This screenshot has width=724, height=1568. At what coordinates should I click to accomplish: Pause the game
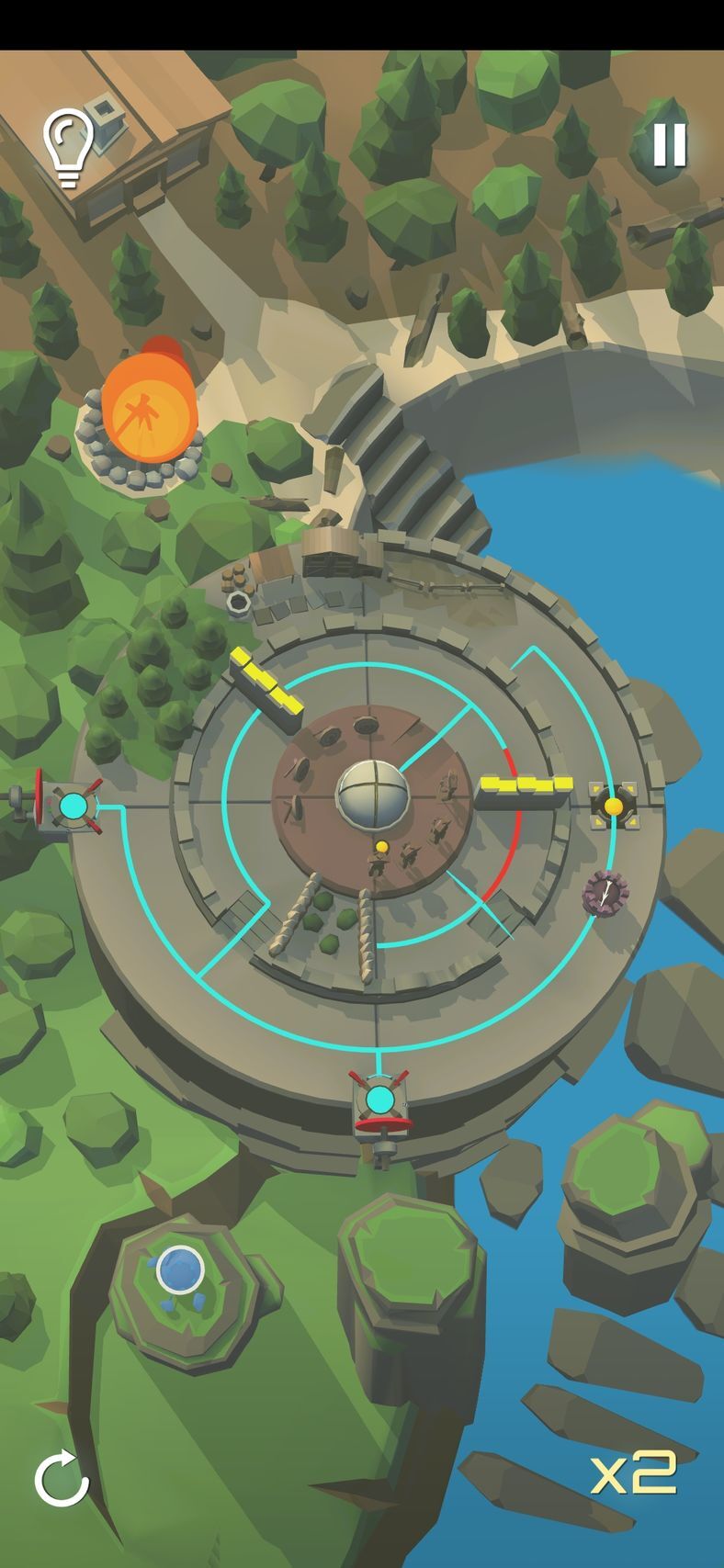point(669,144)
